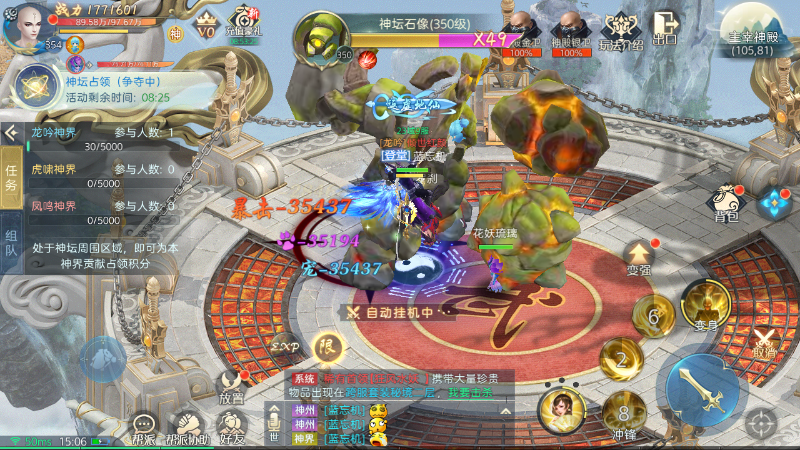Screen dimensions: 800x450
Task: Leave through the 出口 exit button
Action: pyautogui.click(x=665, y=27)
